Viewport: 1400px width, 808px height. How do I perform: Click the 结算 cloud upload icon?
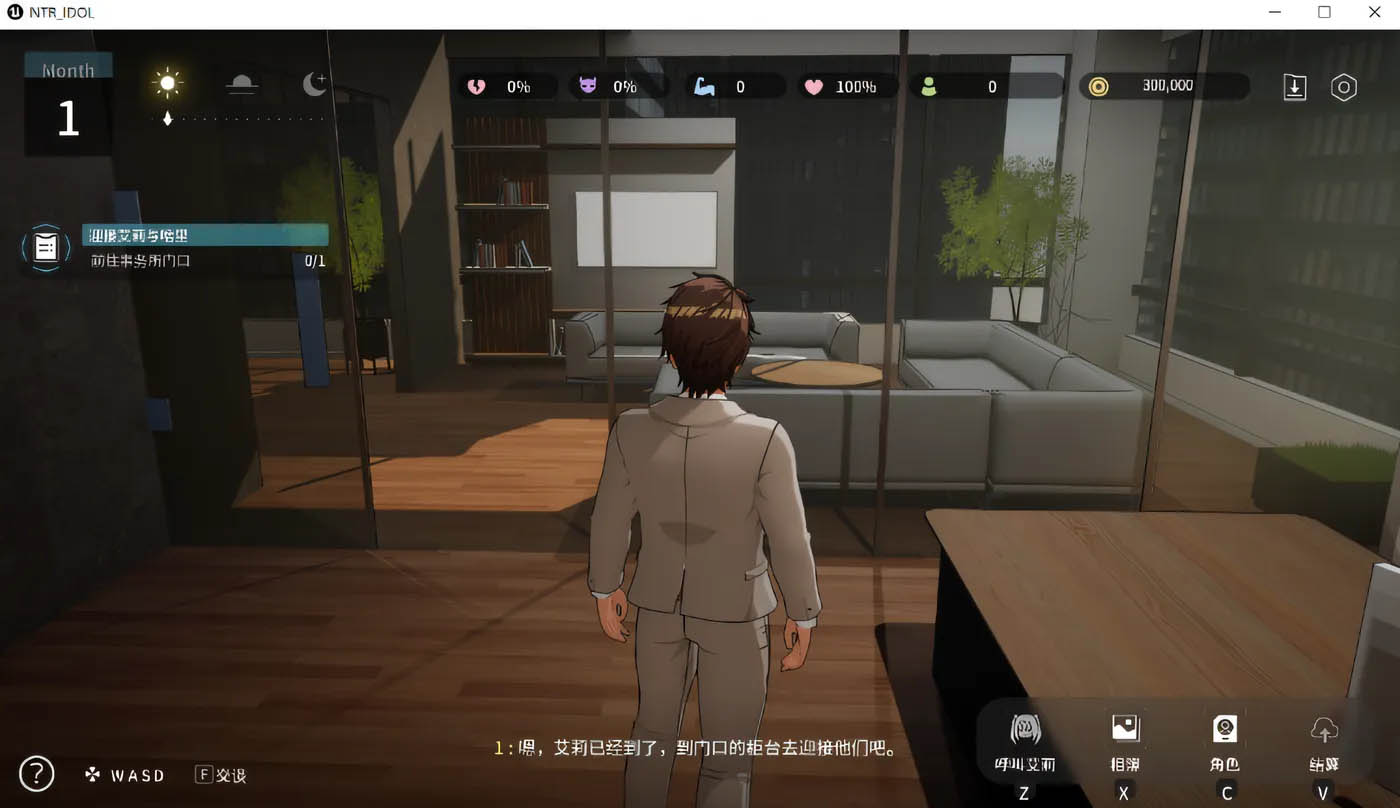point(1323,733)
